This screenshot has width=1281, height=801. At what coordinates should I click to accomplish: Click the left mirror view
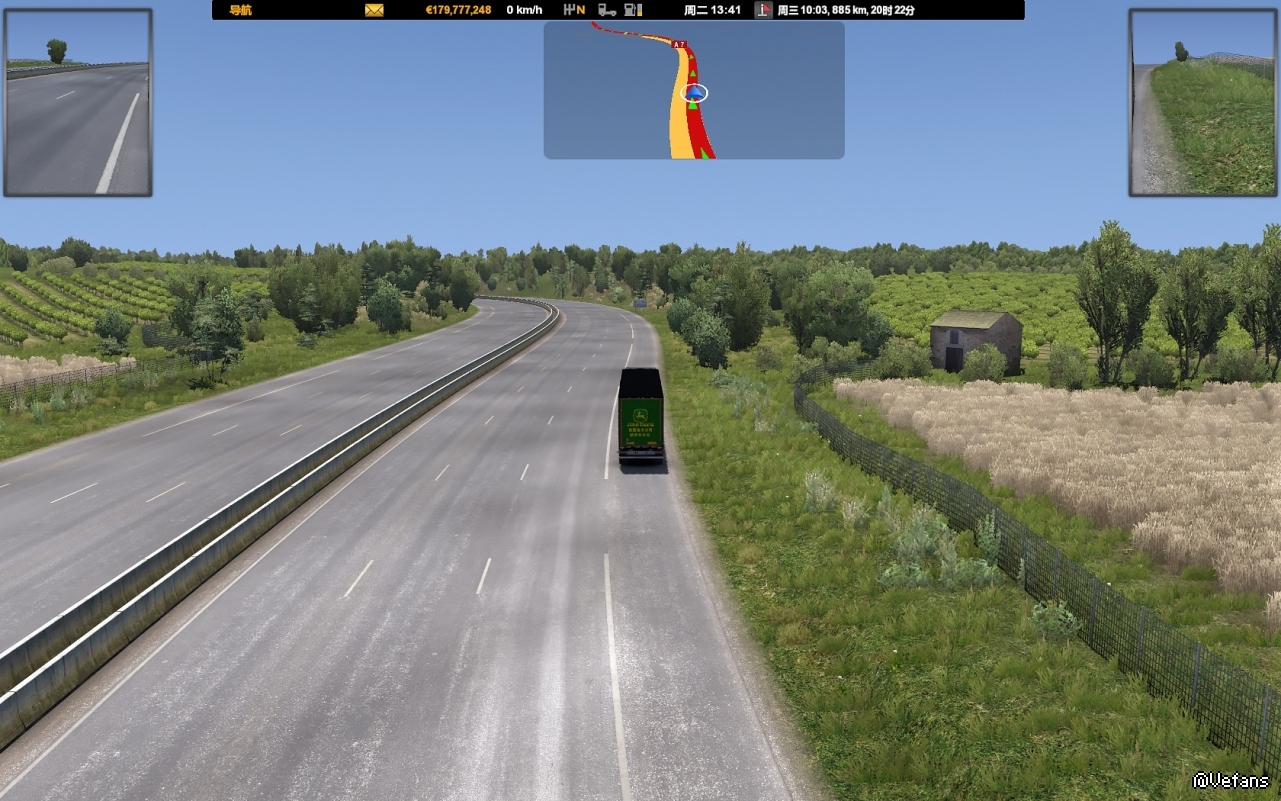click(x=78, y=103)
